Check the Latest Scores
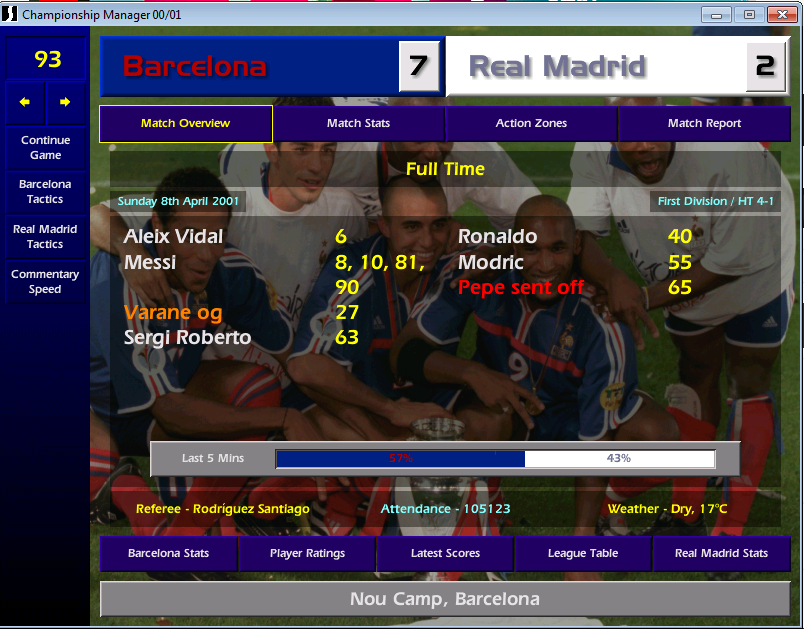Screen dimensions: 804x629 point(445,553)
